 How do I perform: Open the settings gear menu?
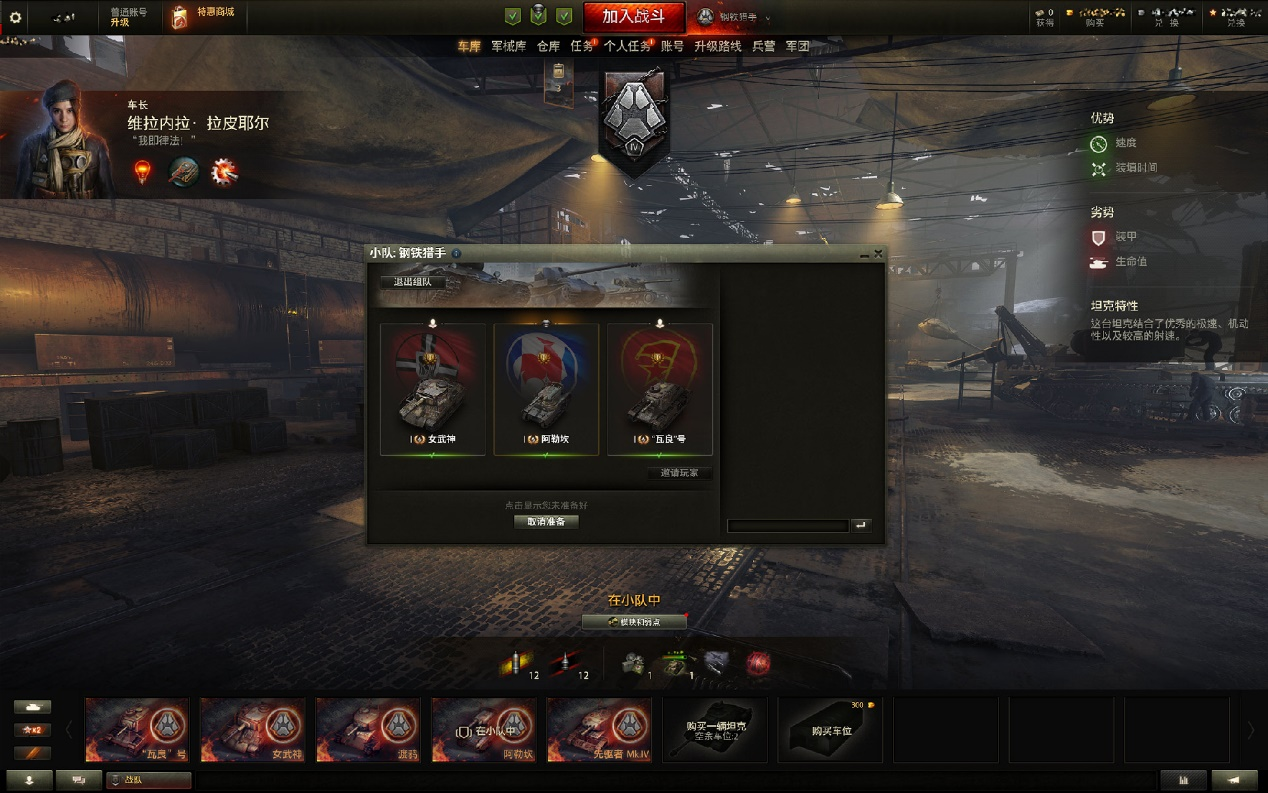(x=15, y=18)
